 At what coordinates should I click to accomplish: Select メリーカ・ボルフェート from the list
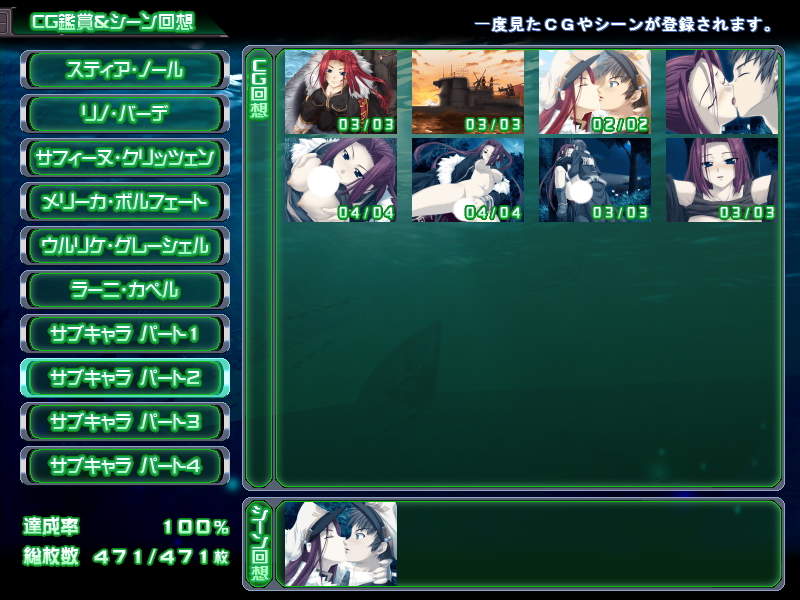pyautogui.click(x=125, y=202)
